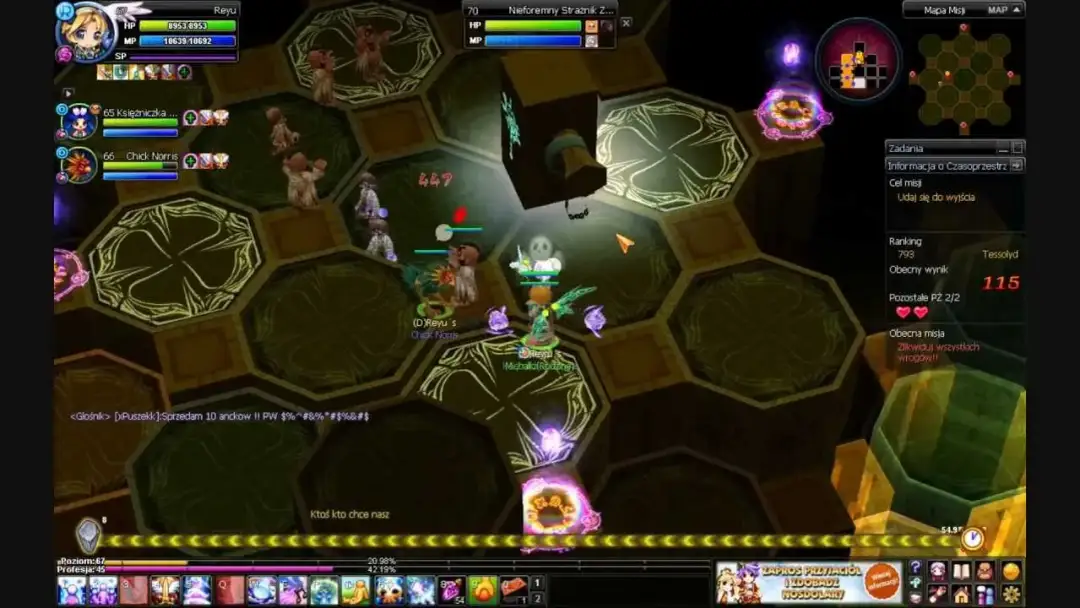Image resolution: width=1080 pixels, height=608 pixels.
Task: Close the Nieforemny Strażnik target frame
Action: click(626, 22)
